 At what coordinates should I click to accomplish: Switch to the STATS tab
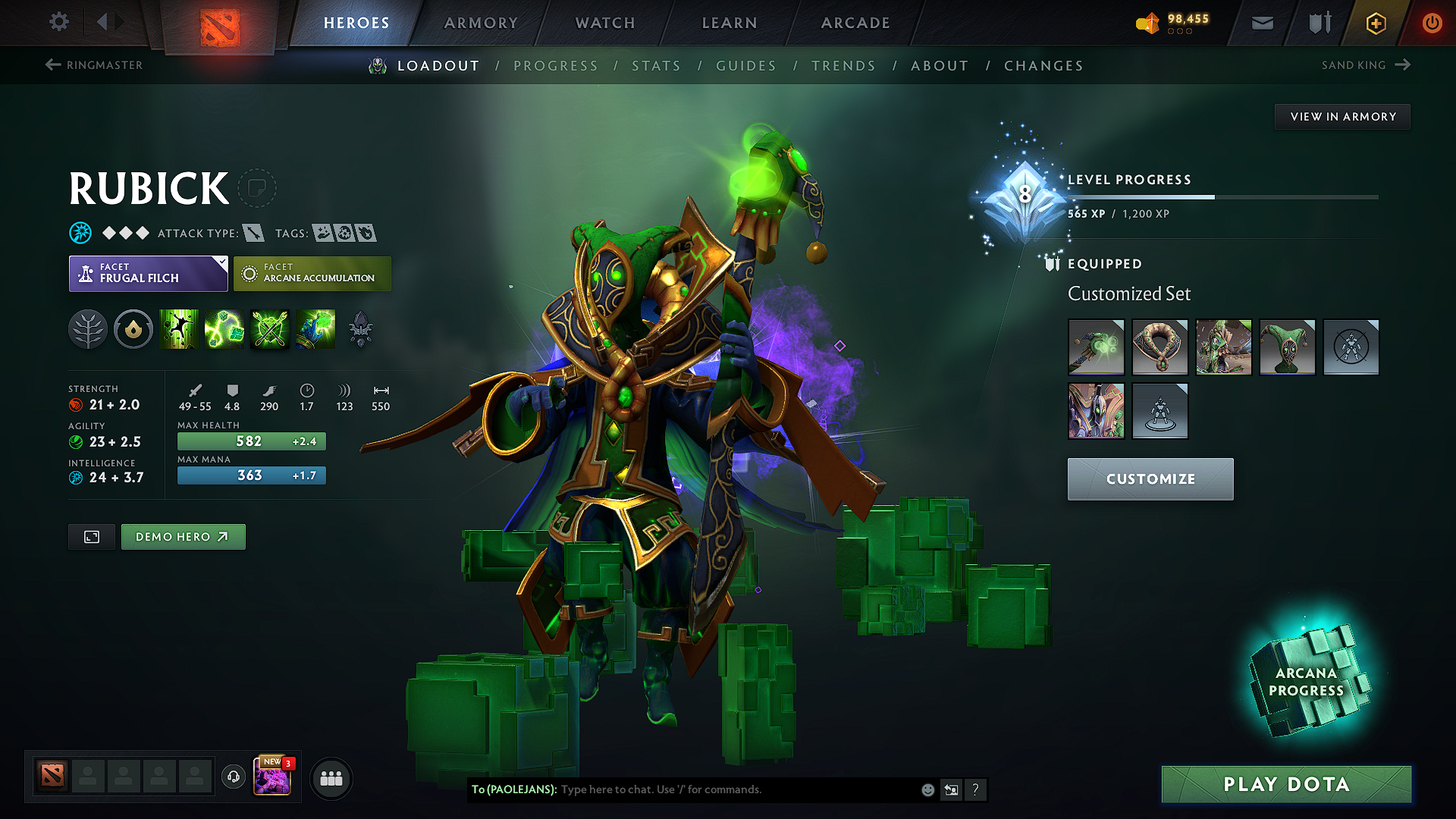(x=657, y=66)
